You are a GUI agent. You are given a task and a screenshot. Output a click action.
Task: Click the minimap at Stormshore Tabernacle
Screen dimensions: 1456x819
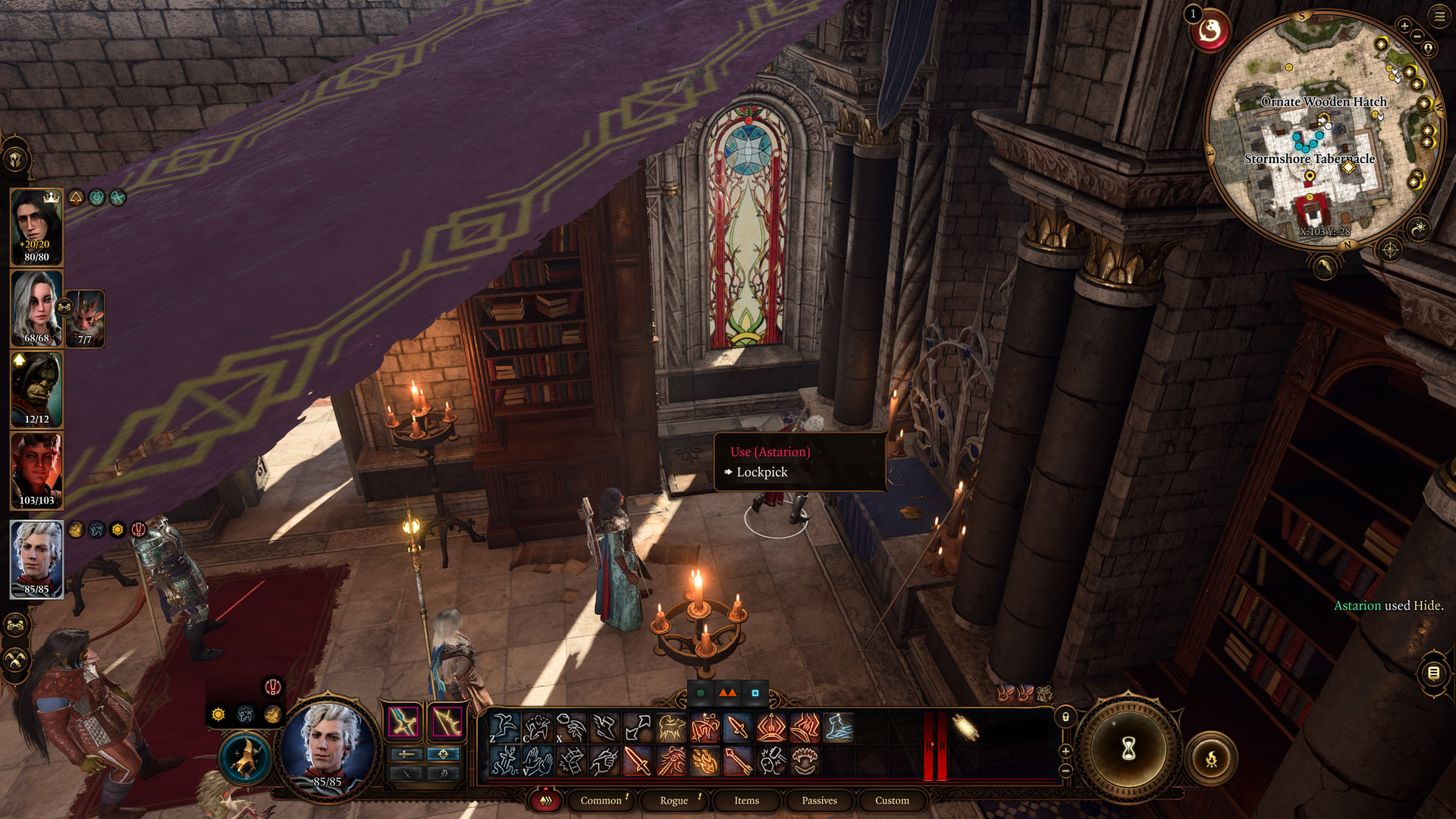click(1309, 159)
